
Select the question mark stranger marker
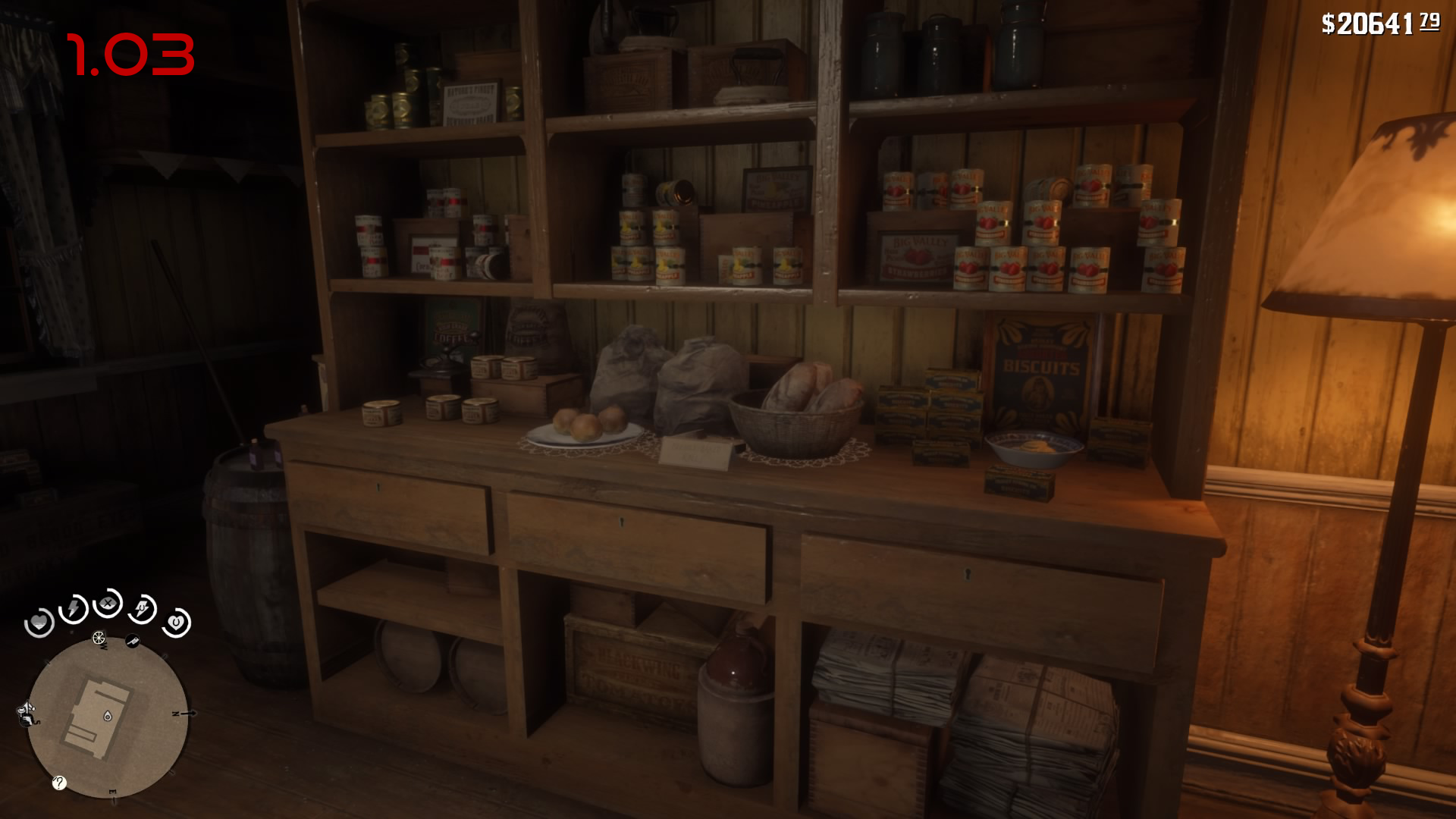click(x=59, y=783)
